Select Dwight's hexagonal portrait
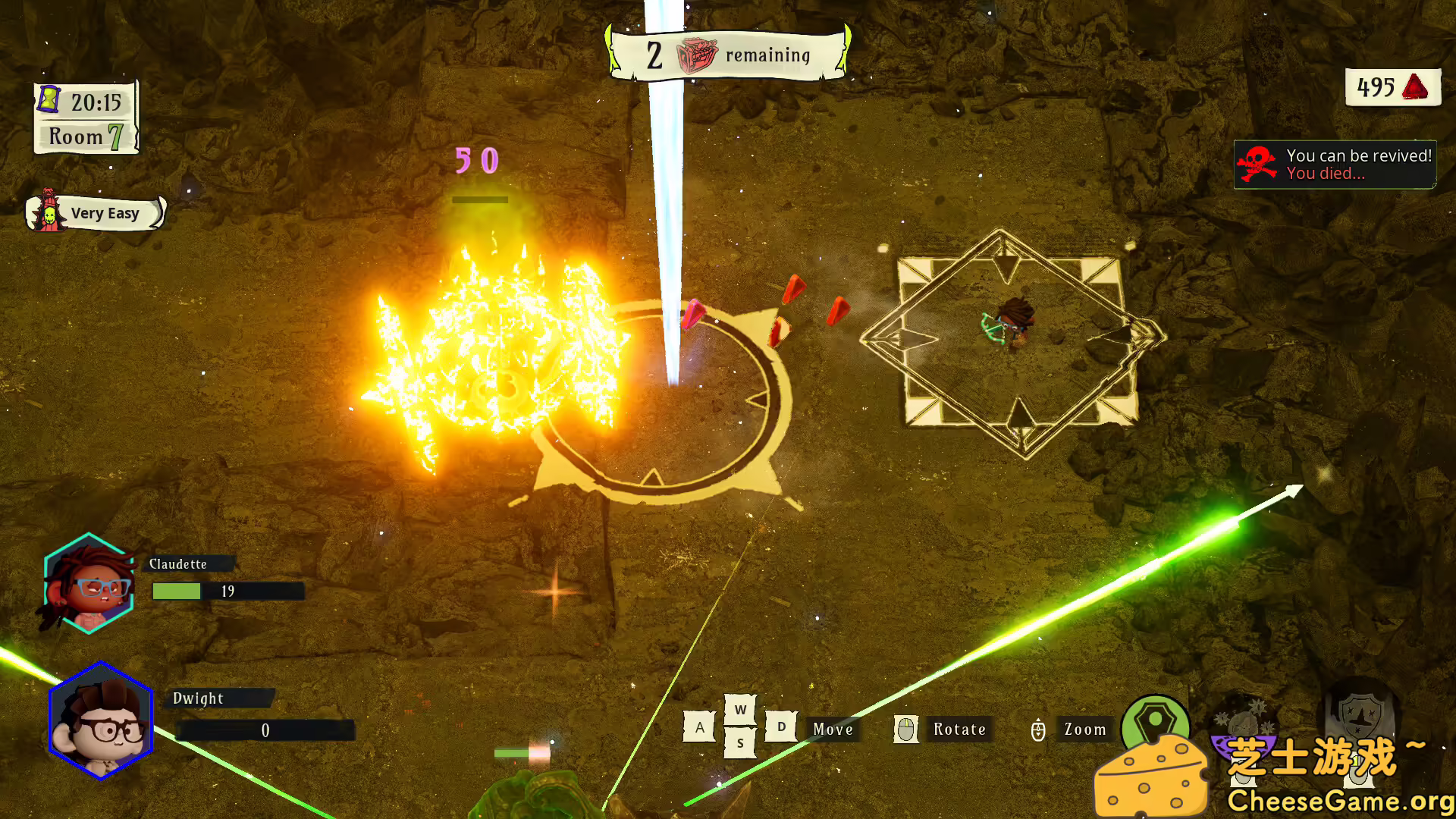 click(x=101, y=721)
